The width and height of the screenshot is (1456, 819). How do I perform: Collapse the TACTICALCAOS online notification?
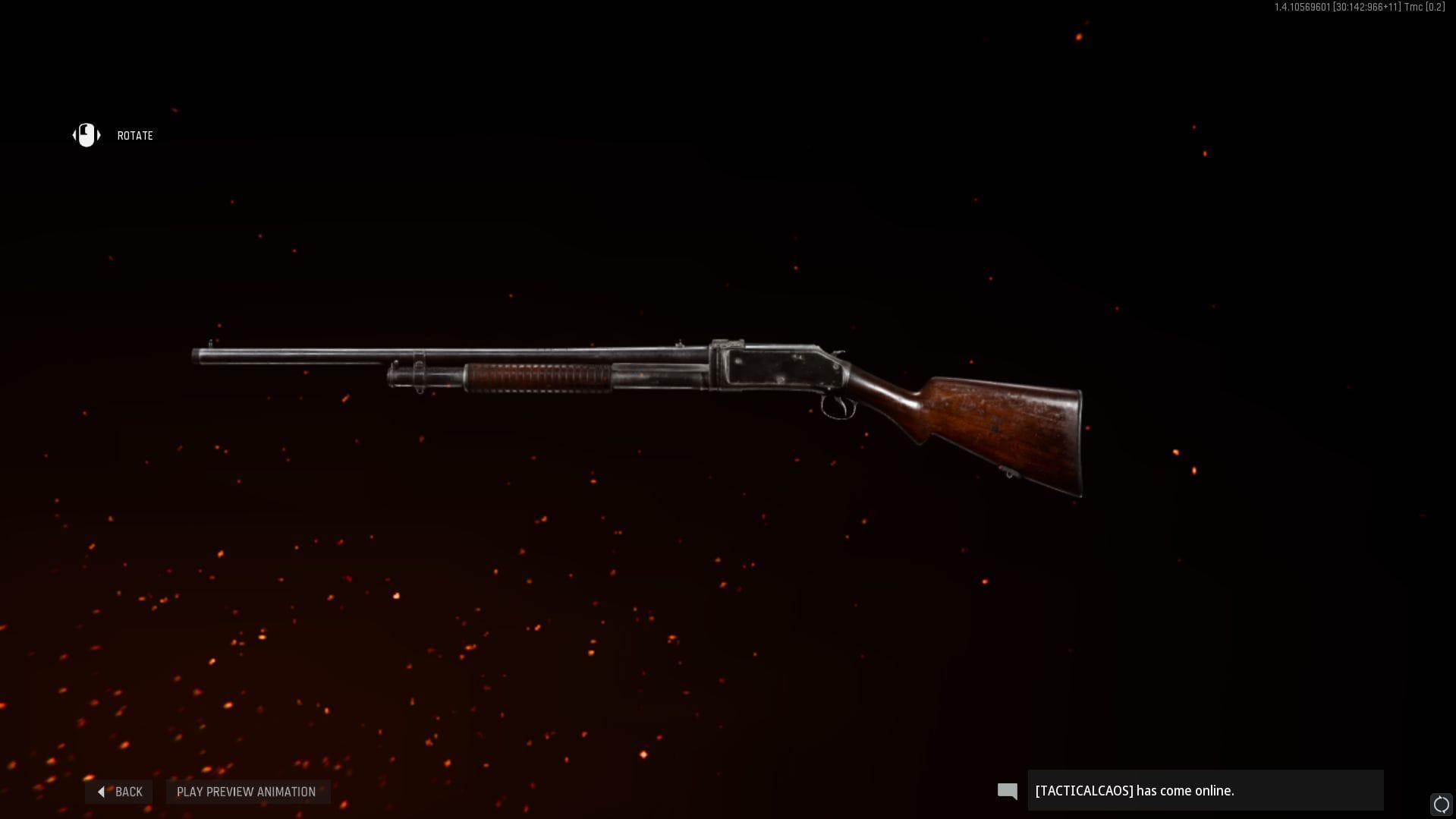[x=1205, y=790]
